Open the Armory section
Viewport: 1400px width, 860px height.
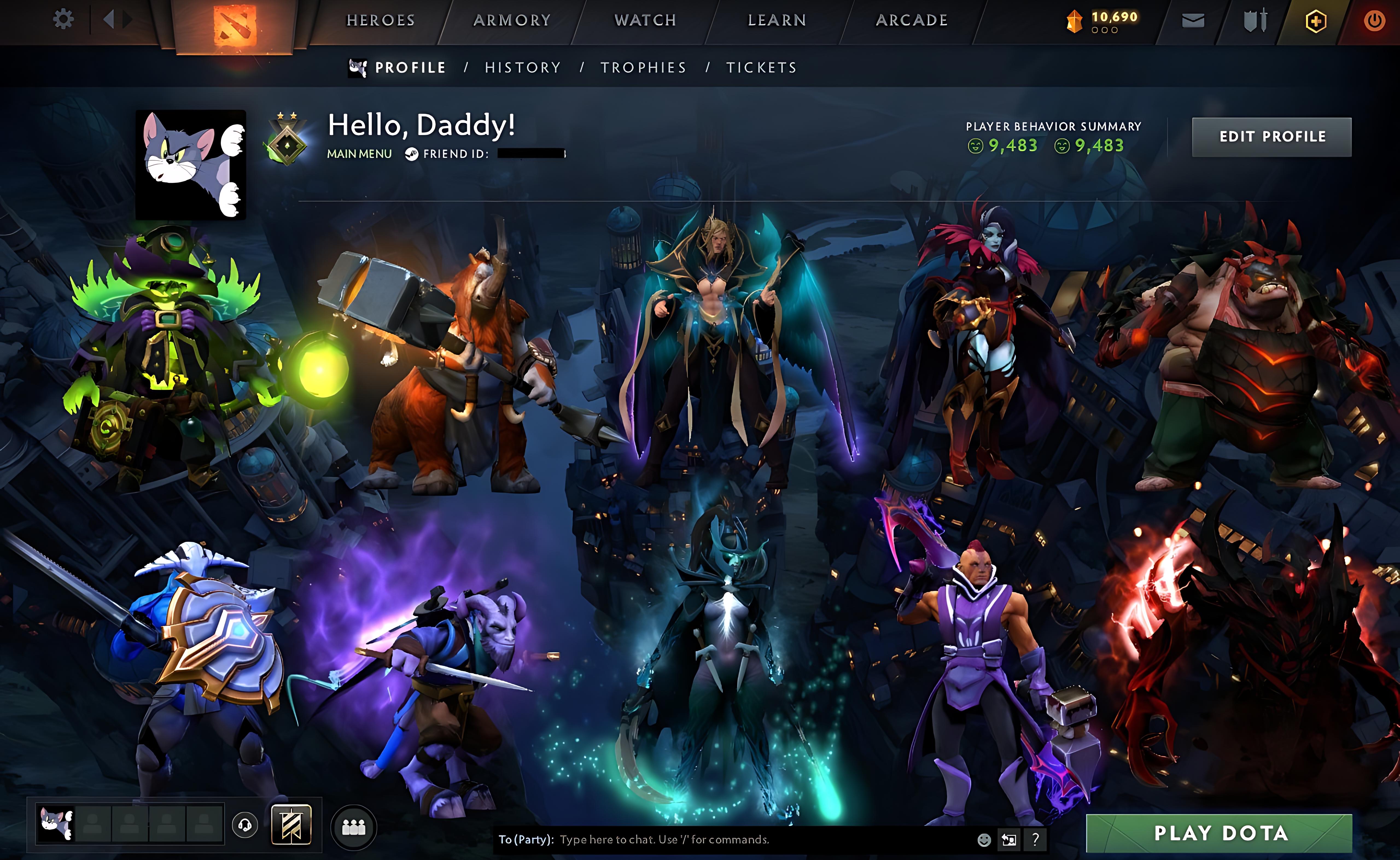pyautogui.click(x=512, y=21)
